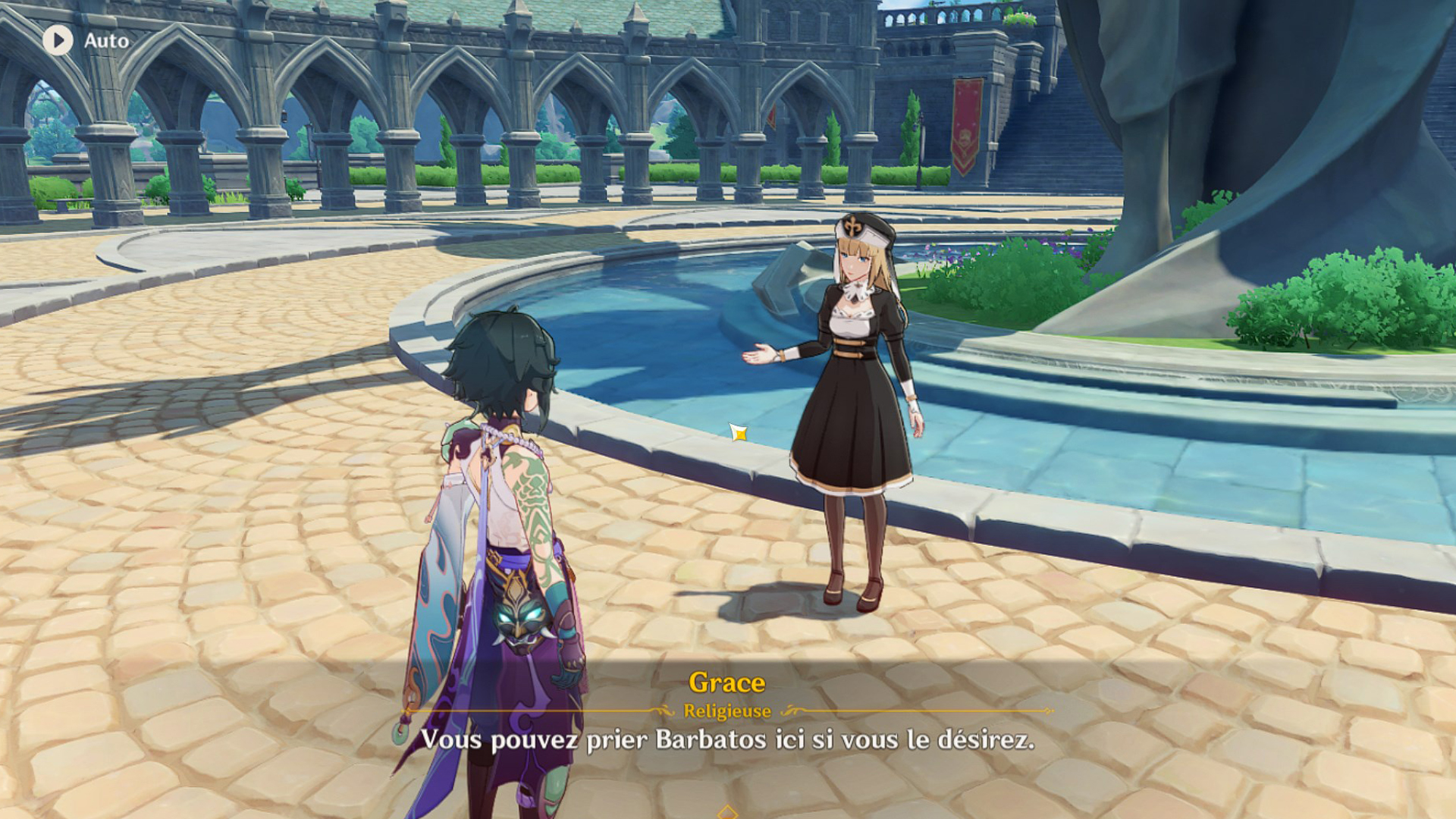
Task: Click the Religieuse title text
Action: pos(726,711)
